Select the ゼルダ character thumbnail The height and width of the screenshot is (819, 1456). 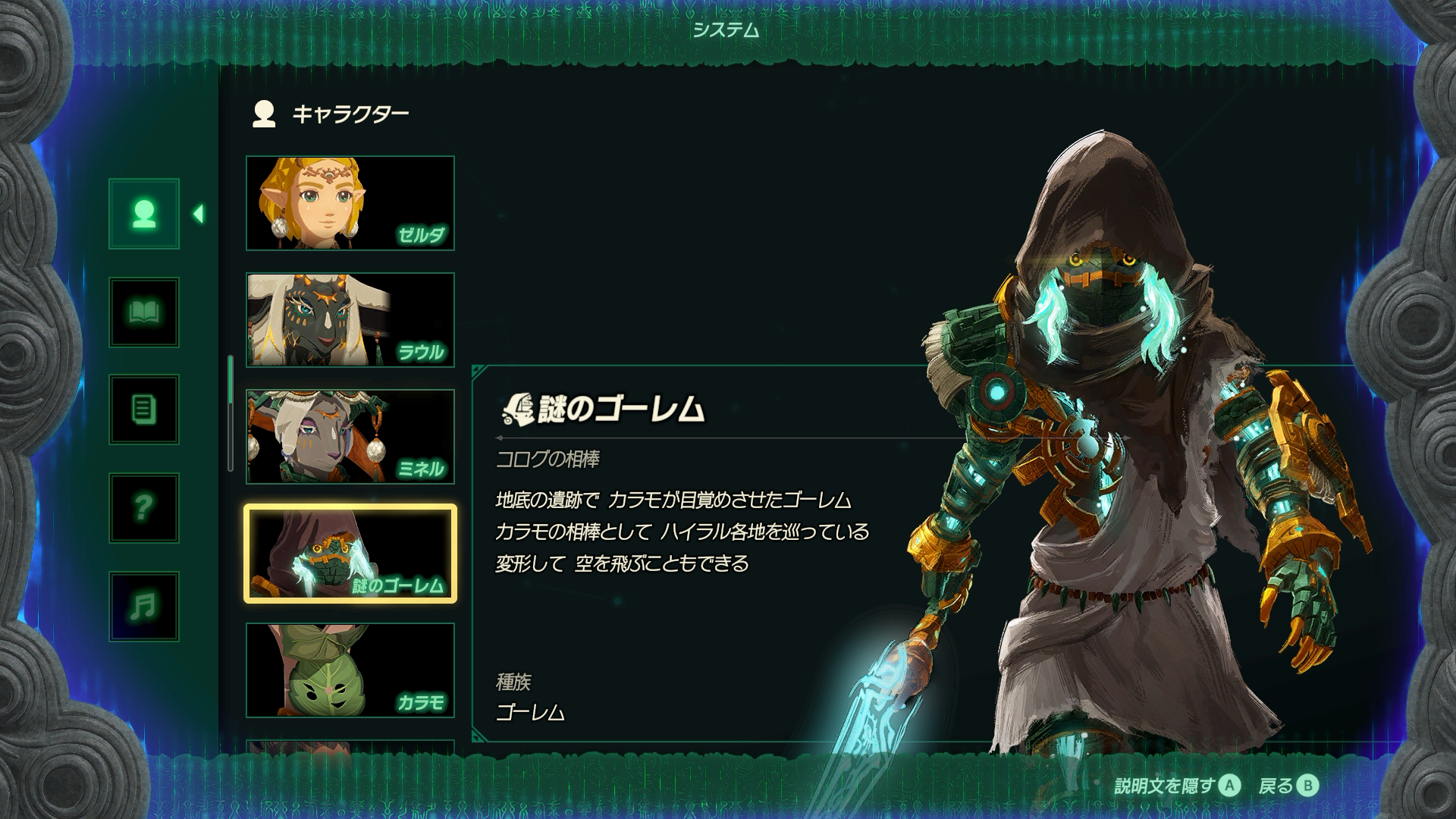(350, 202)
